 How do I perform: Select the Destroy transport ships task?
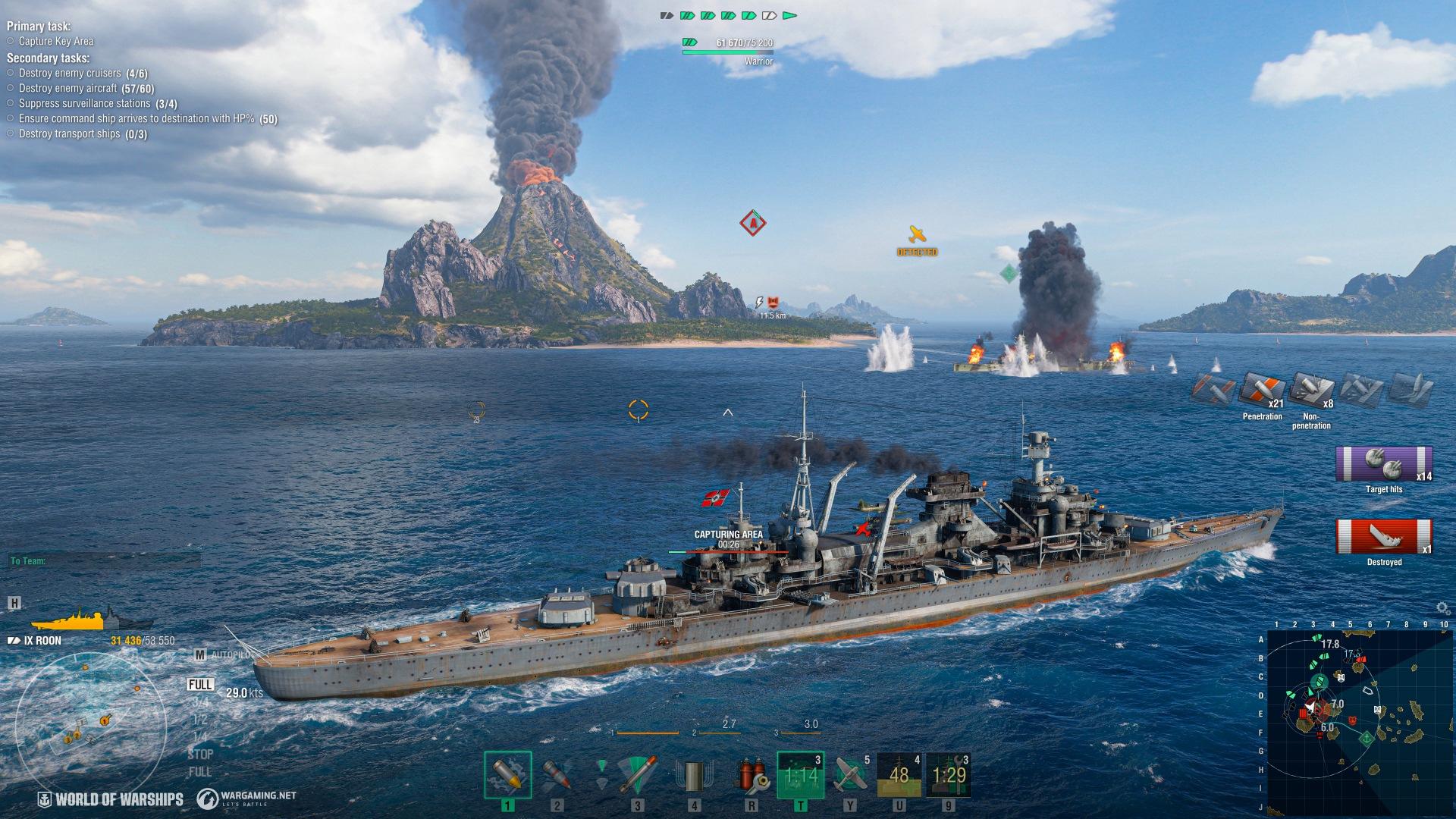[70, 134]
